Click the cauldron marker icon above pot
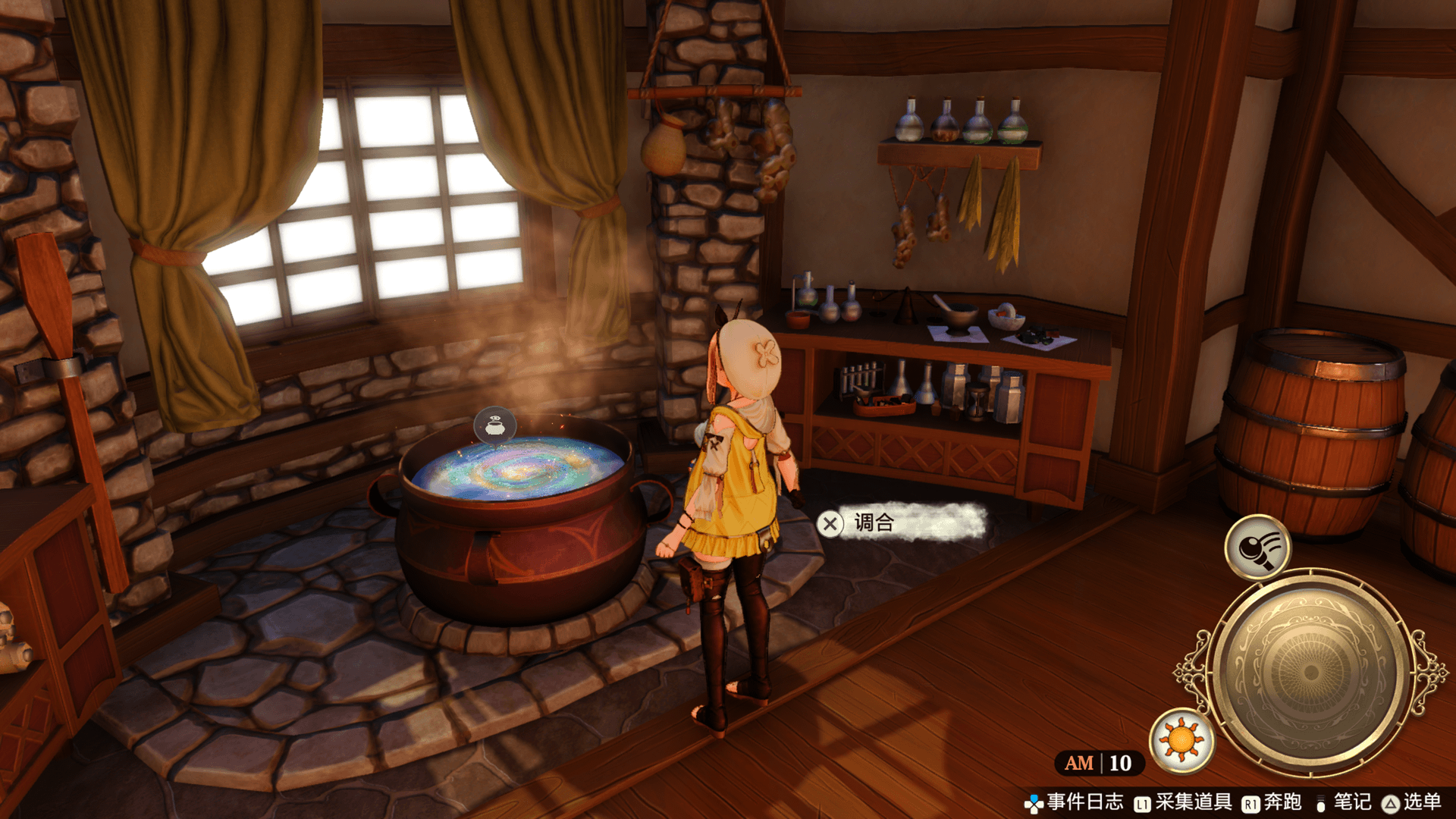The height and width of the screenshot is (819, 1456). coord(494,427)
